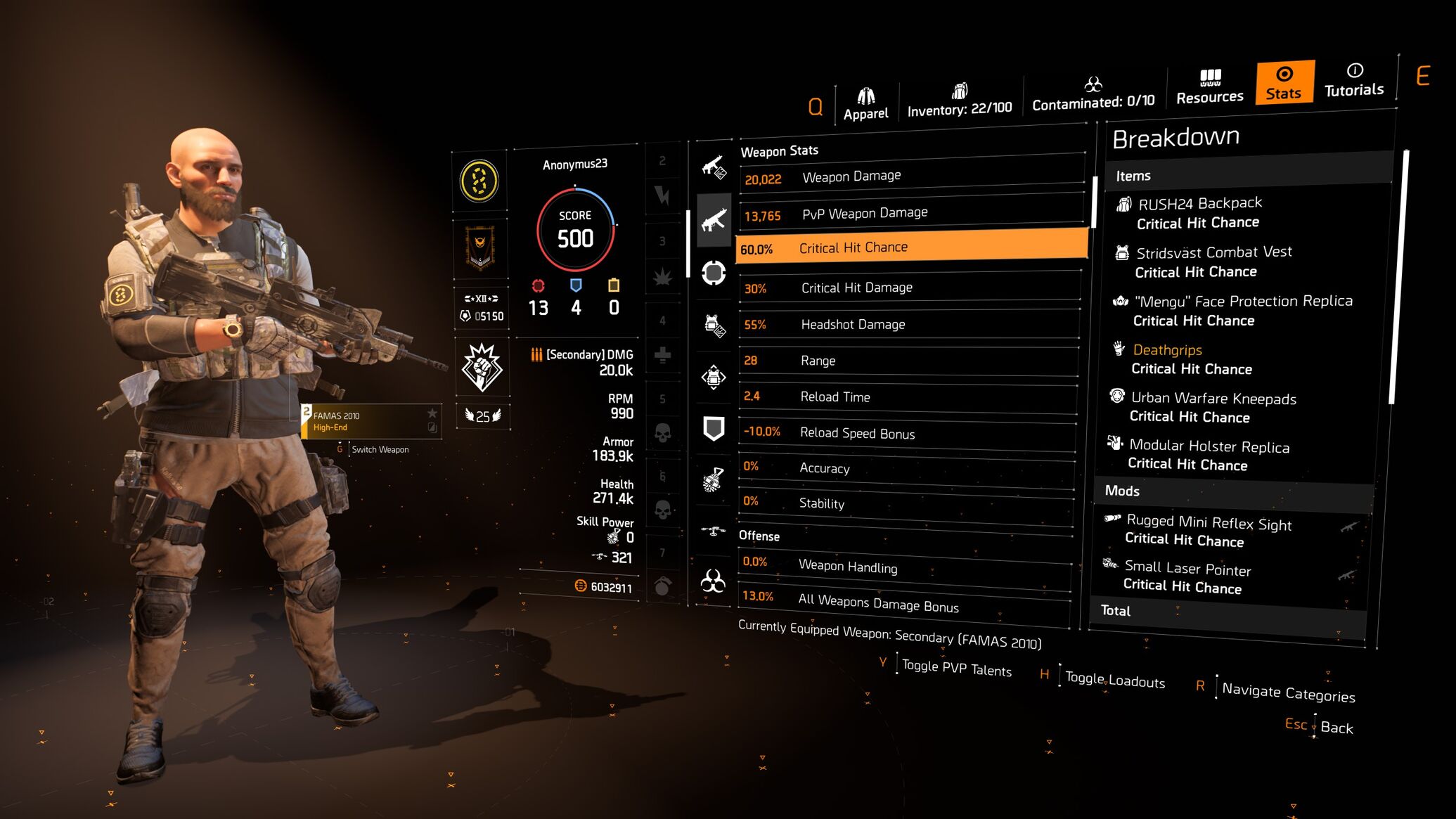The width and height of the screenshot is (1456, 819).
Task: Select the FAMAS 2010 weapon card
Action: (371, 421)
